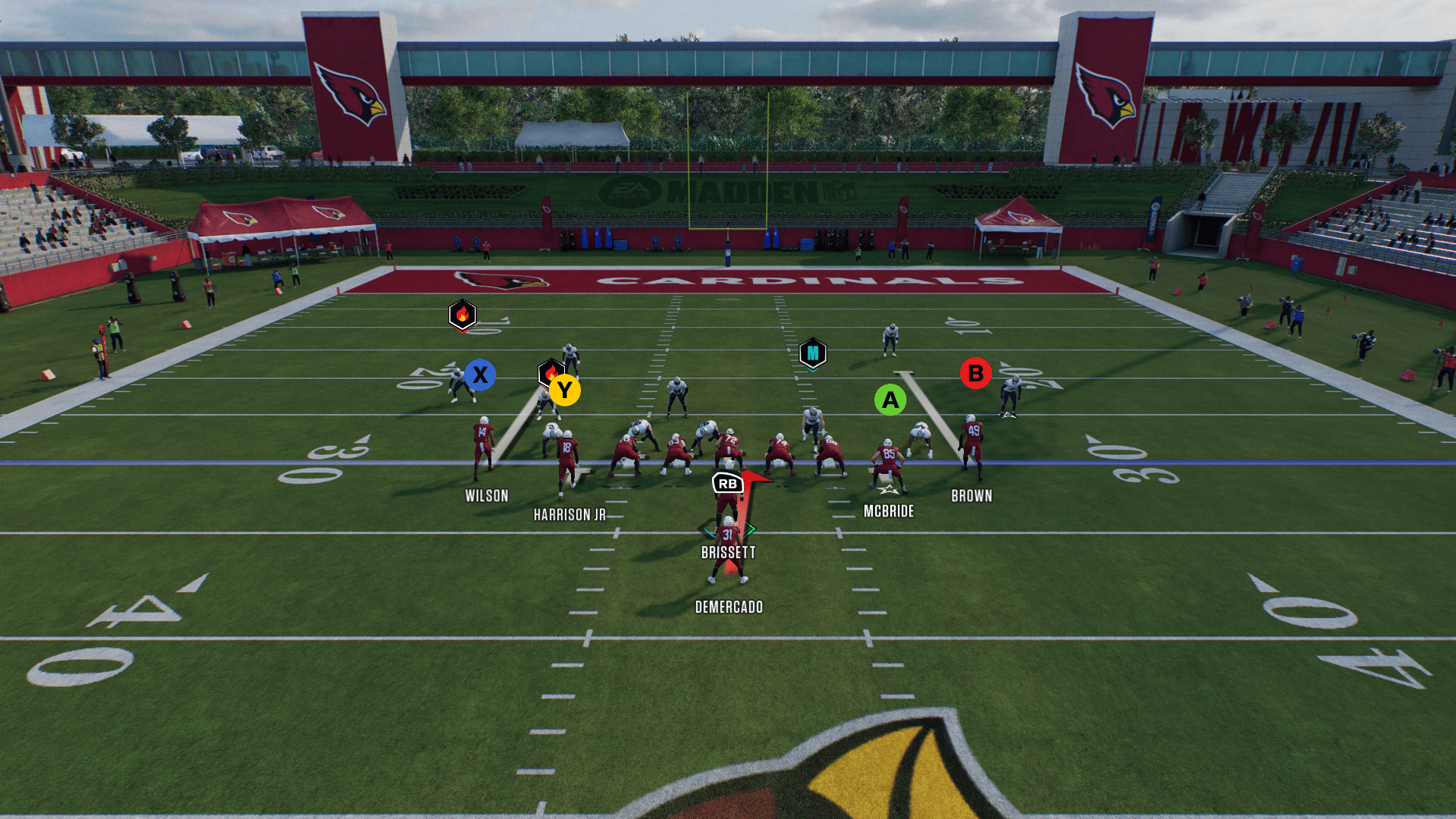This screenshot has height=819, width=1456.
Task: Select the MCBRIDE name label
Action: tap(889, 512)
